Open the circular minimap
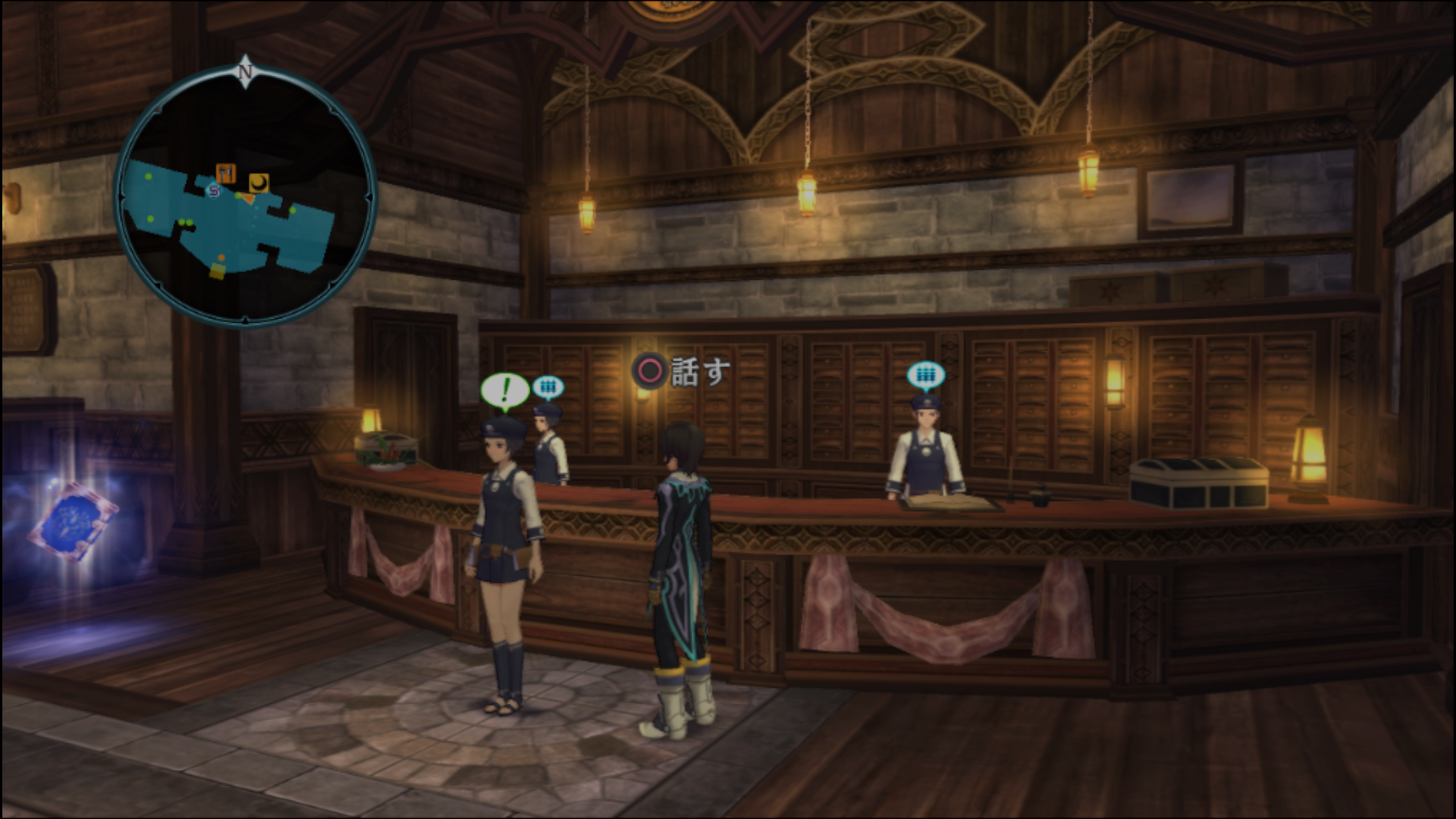 point(246,197)
